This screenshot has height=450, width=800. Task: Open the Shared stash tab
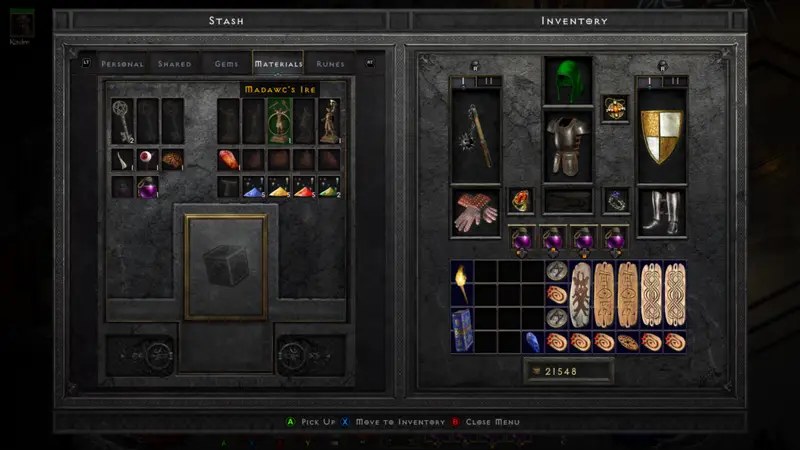175,64
